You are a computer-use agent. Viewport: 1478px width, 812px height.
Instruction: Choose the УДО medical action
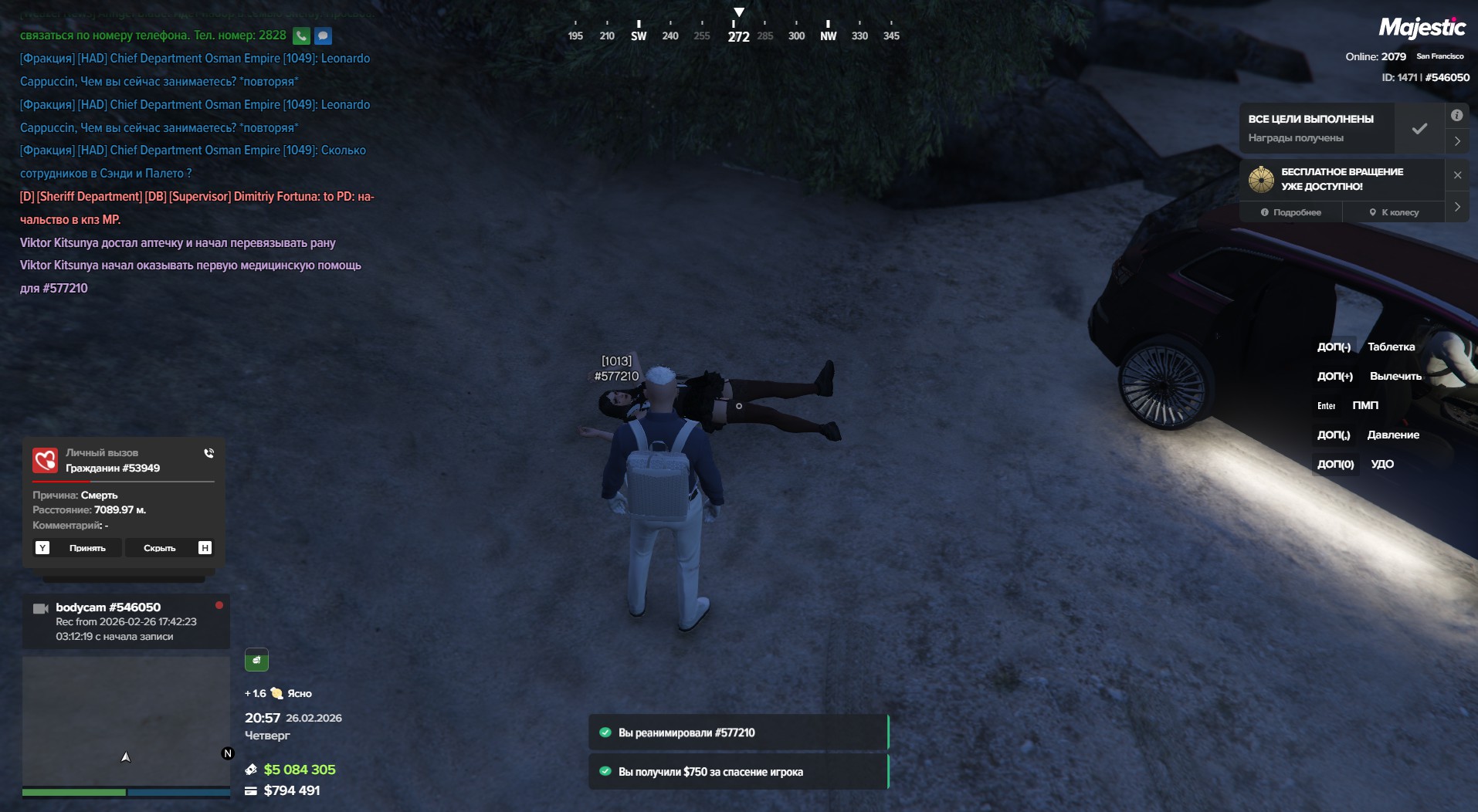tap(1381, 464)
